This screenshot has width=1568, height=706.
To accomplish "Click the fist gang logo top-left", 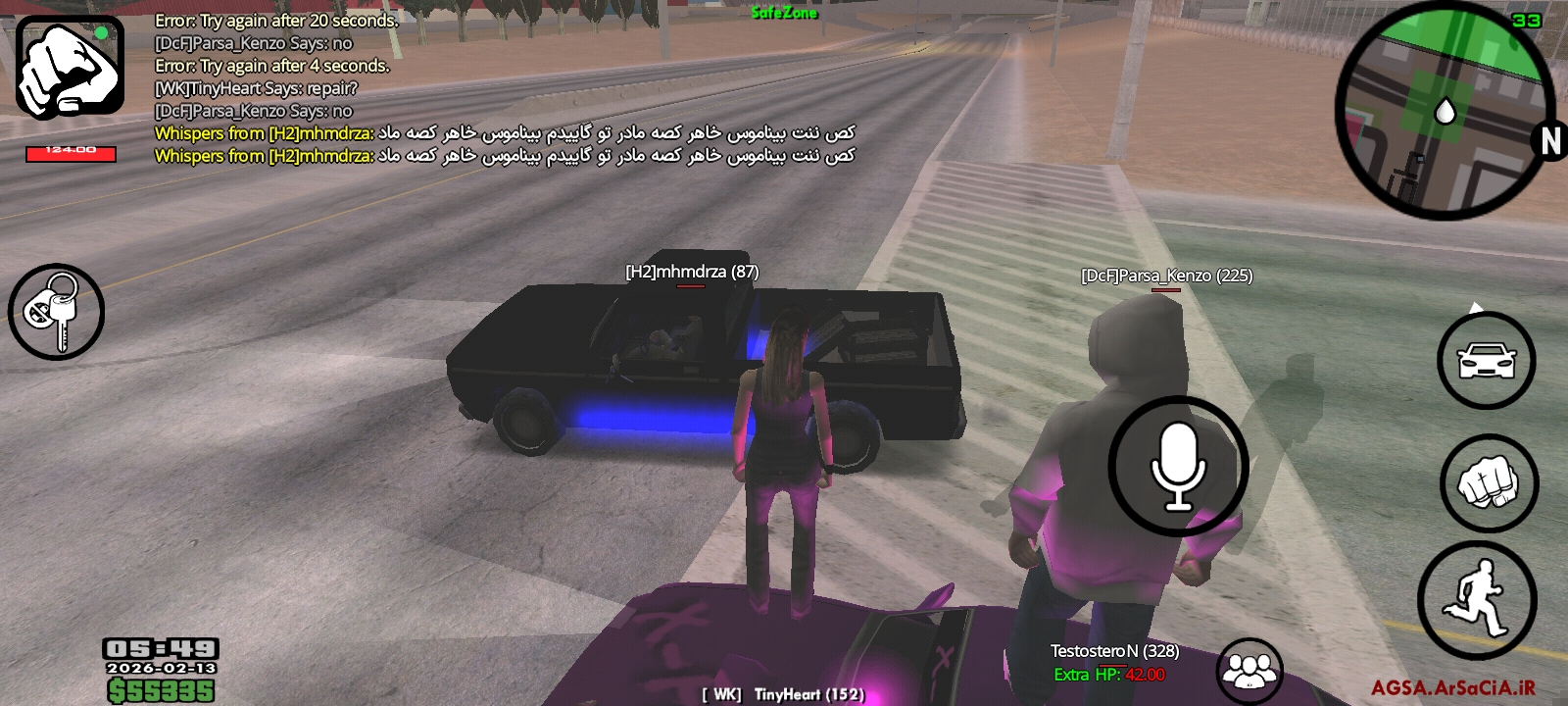I will [69, 64].
